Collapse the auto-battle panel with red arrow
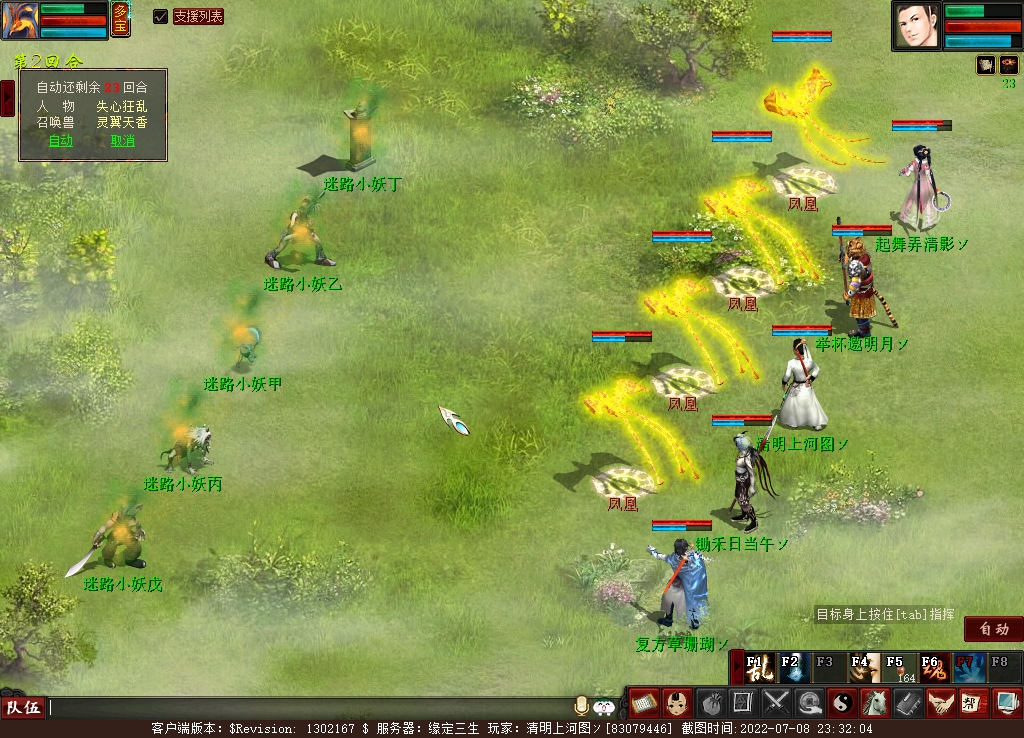Image resolution: width=1024 pixels, height=738 pixels. pos(7,97)
